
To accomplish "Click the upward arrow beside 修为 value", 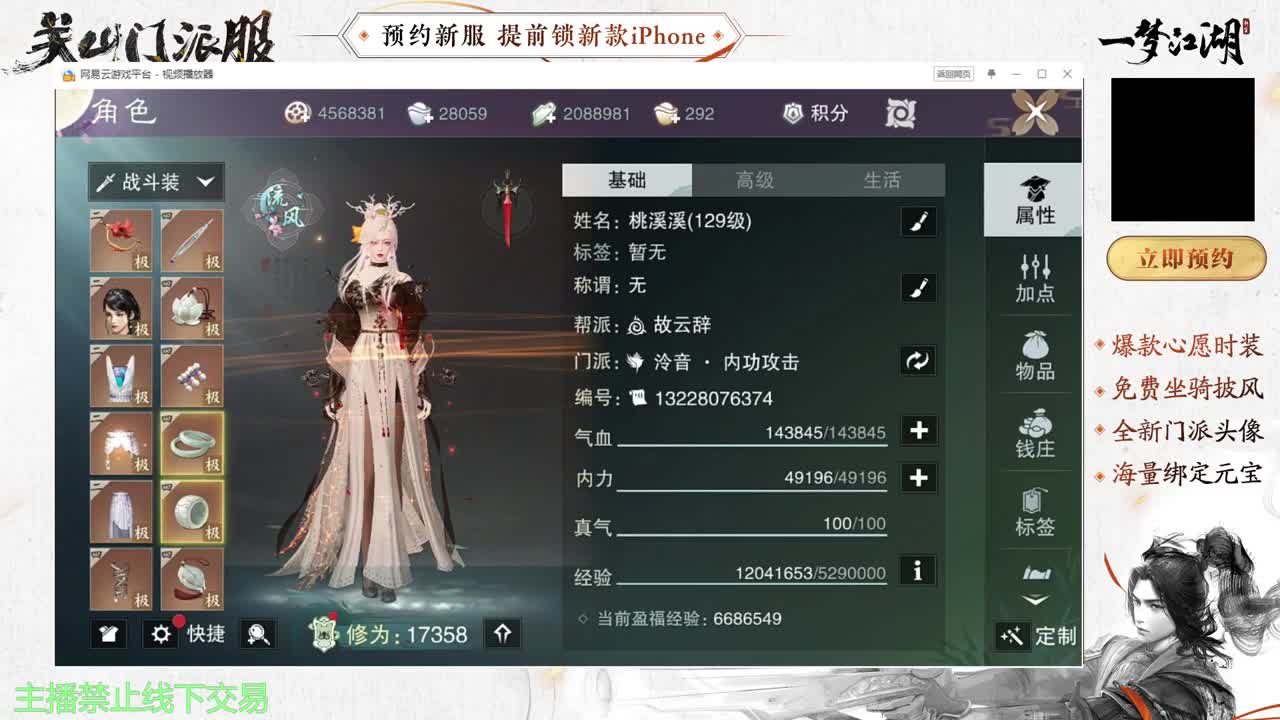I will [505, 634].
